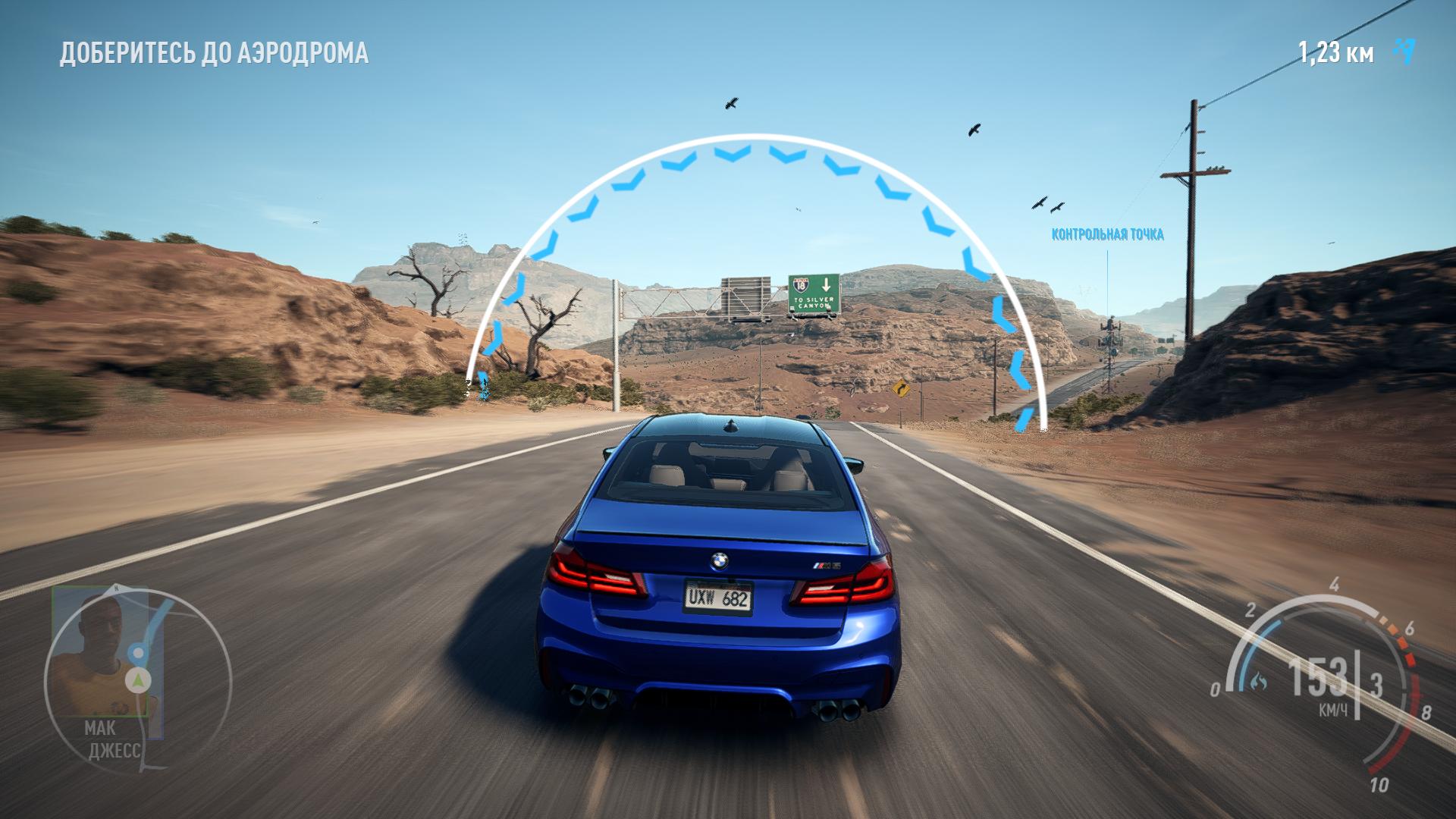Screen dimensions: 1456x819
Task: Select the blue waypoint marker on minimap
Action: coord(138,651)
